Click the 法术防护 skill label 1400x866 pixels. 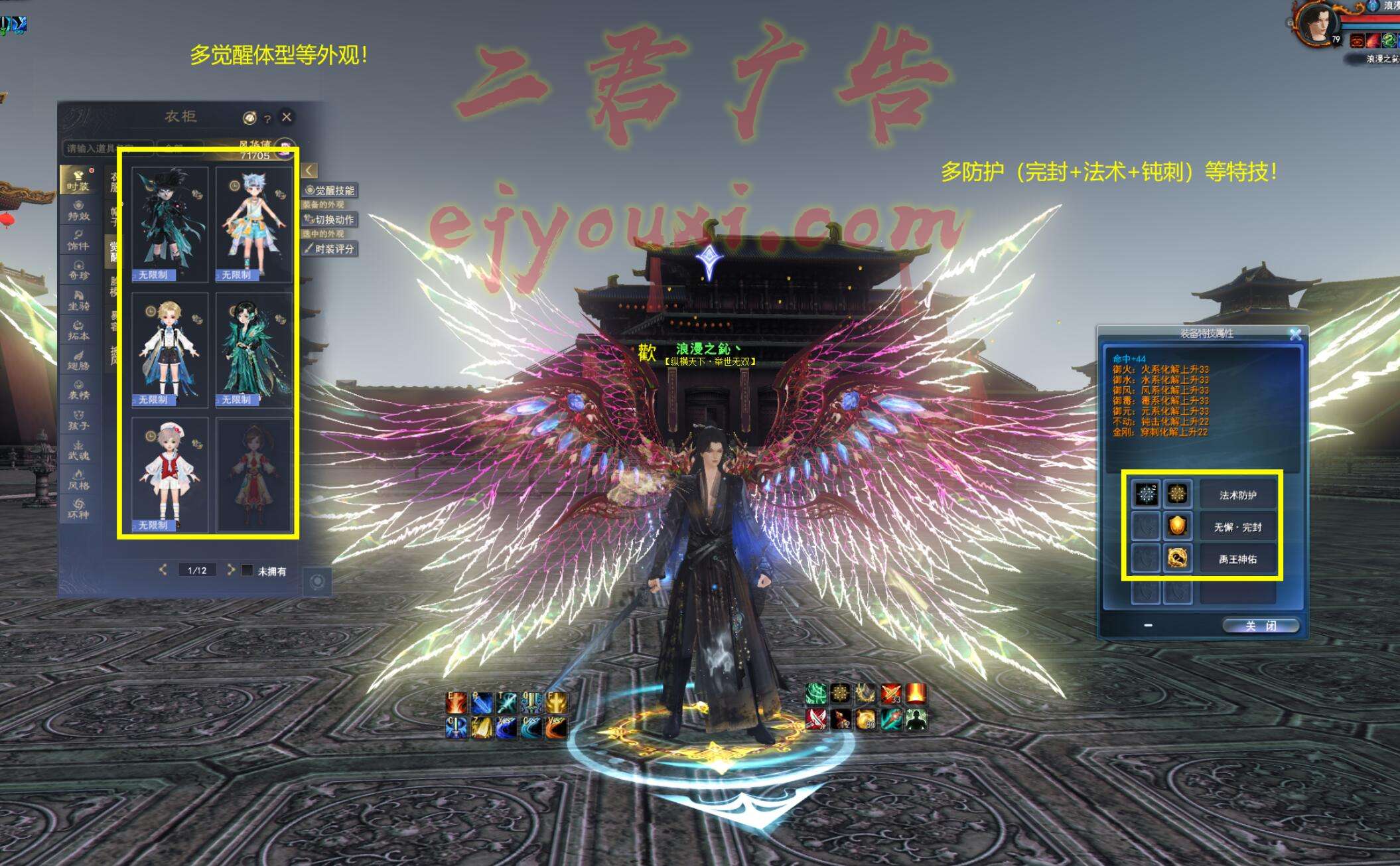1237,495
